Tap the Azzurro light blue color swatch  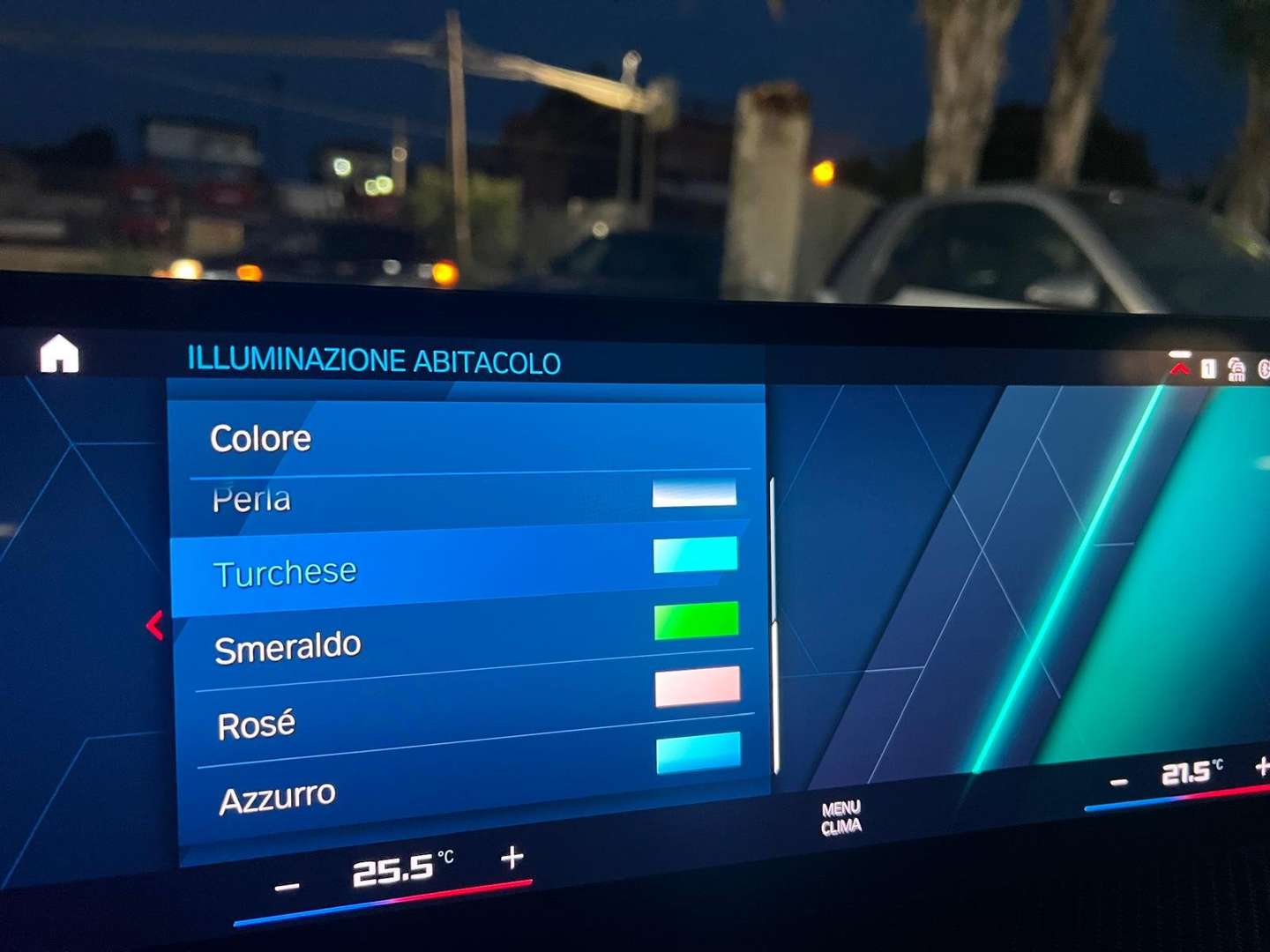698,754
